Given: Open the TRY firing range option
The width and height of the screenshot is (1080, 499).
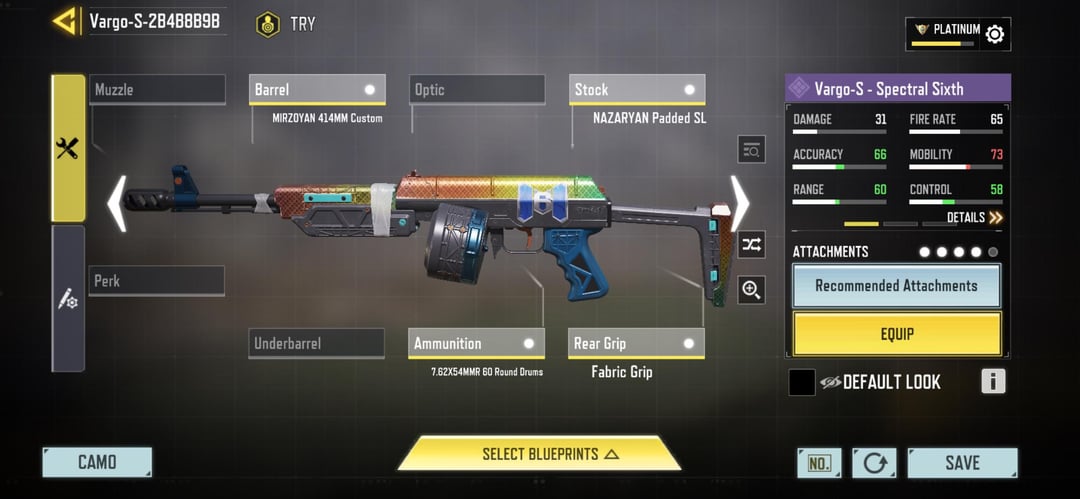Looking at the screenshot, I should coord(286,24).
